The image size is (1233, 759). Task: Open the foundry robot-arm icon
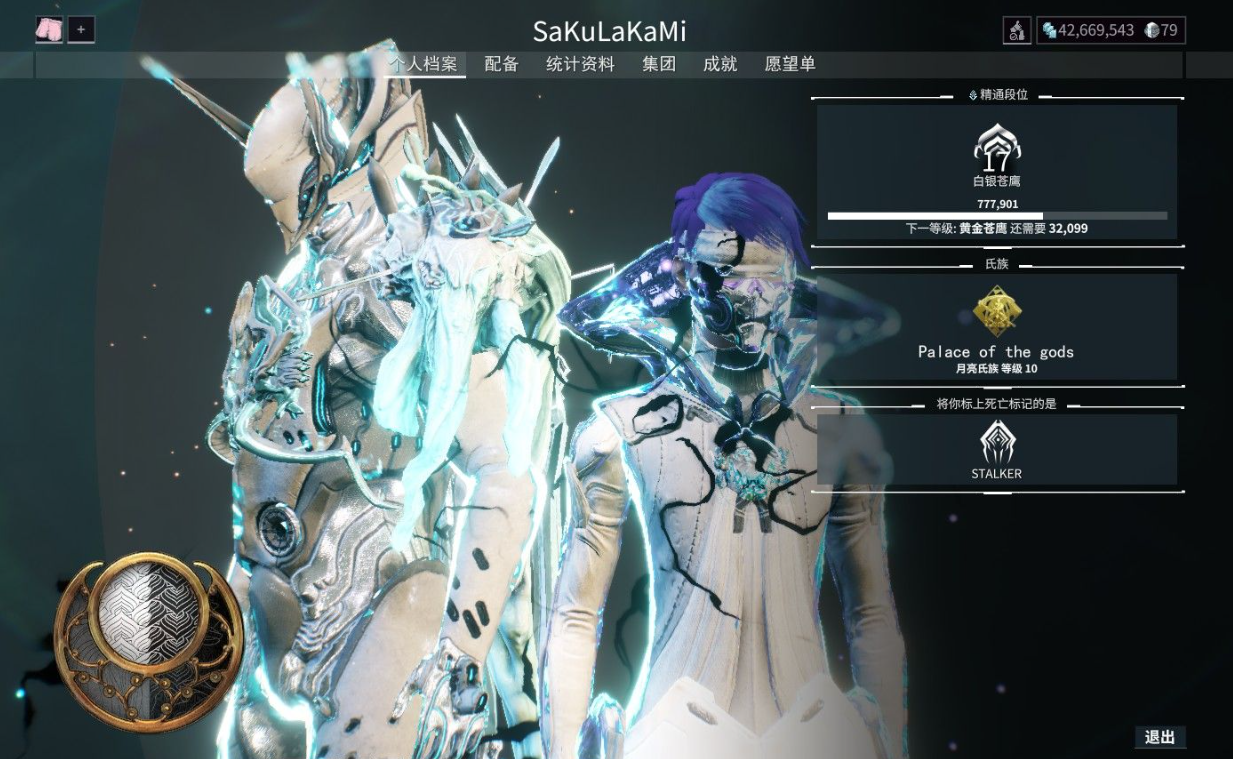(x=1017, y=31)
